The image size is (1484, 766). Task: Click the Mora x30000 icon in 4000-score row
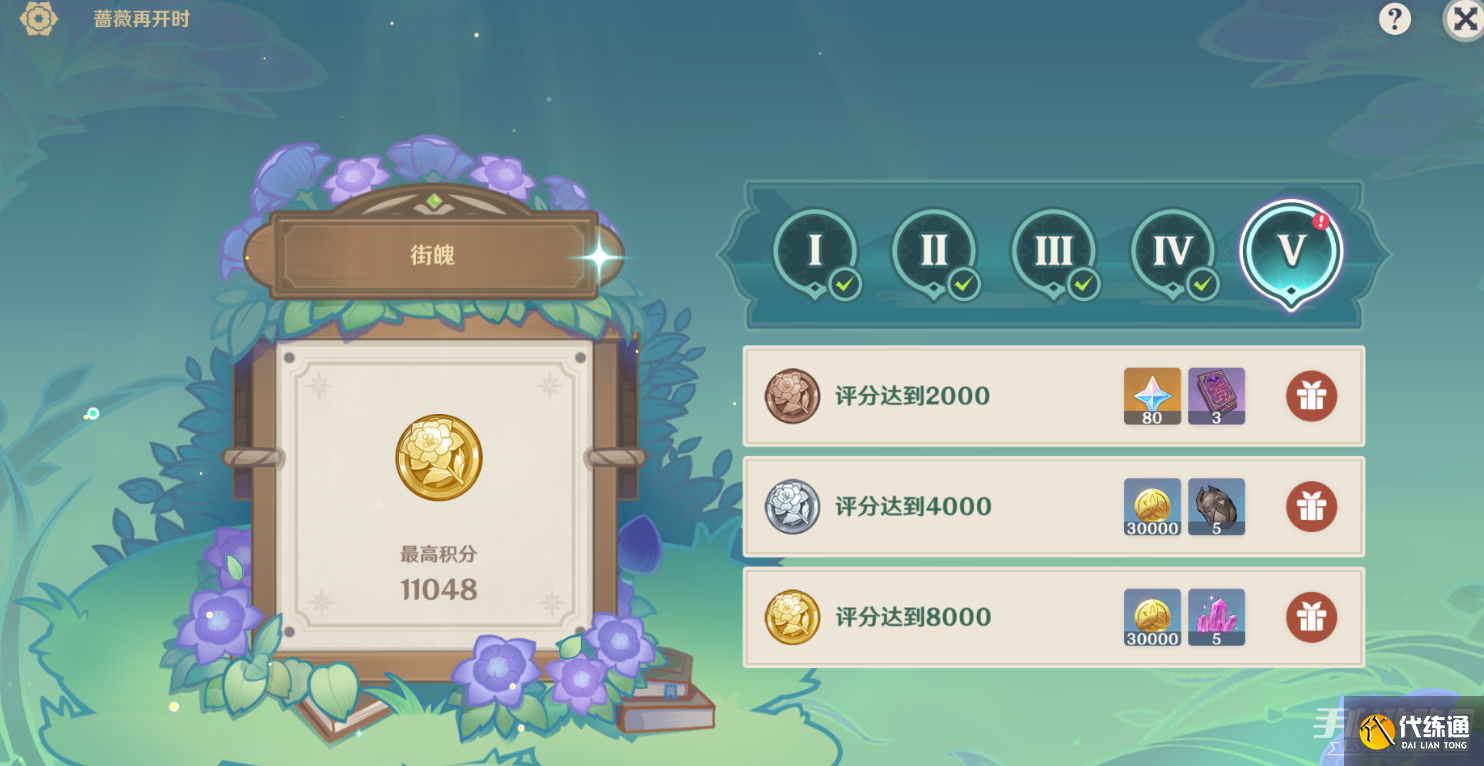tap(1151, 507)
